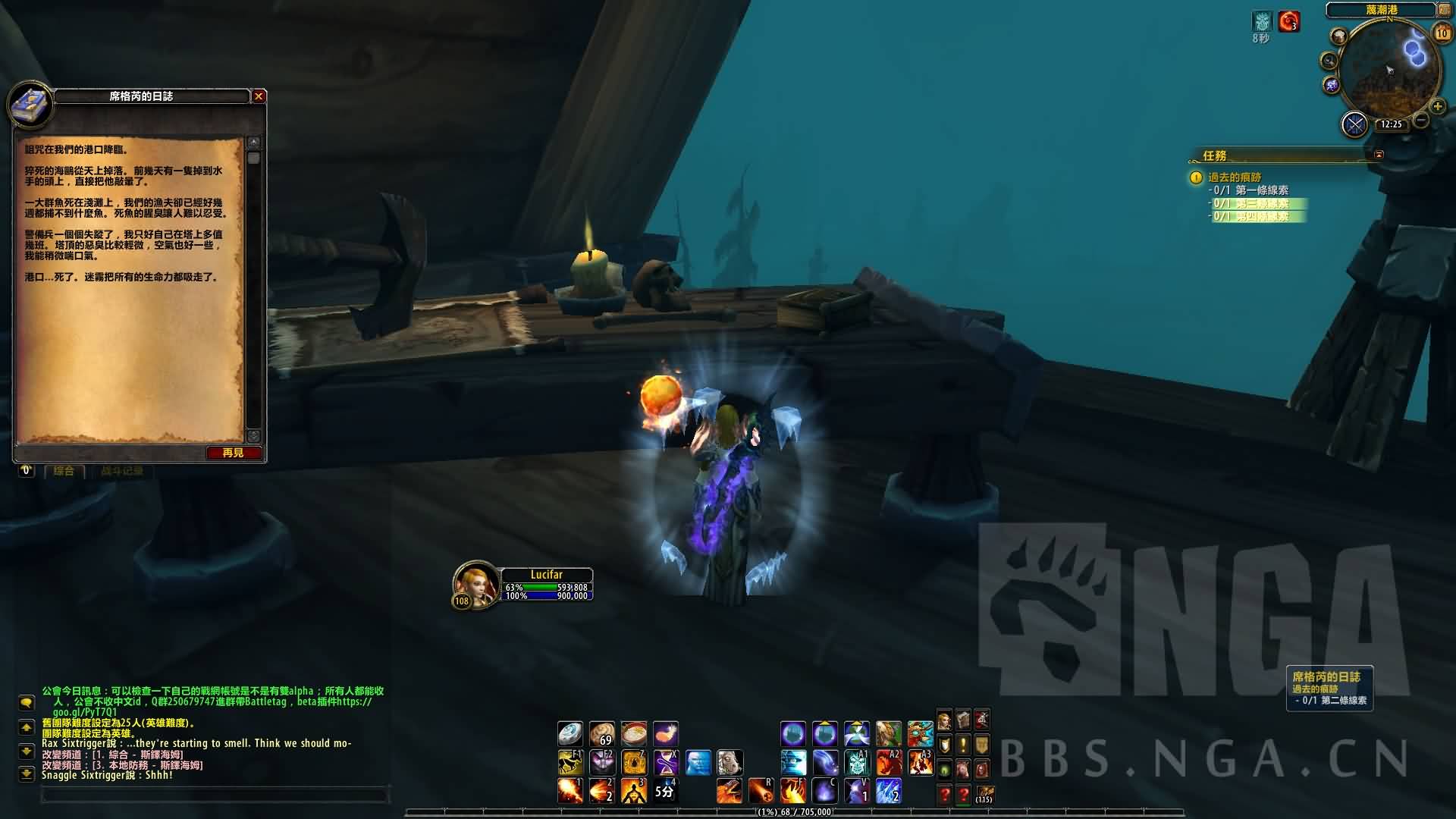The height and width of the screenshot is (819, 1456).
Task: Cast the meteor spell bound to R
Action: [x=761, y=791]
